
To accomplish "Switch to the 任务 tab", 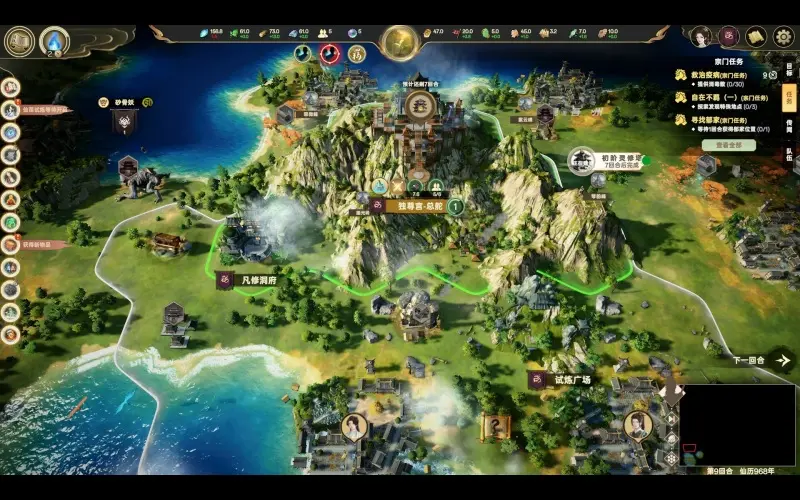I will (x=788, y=99).
